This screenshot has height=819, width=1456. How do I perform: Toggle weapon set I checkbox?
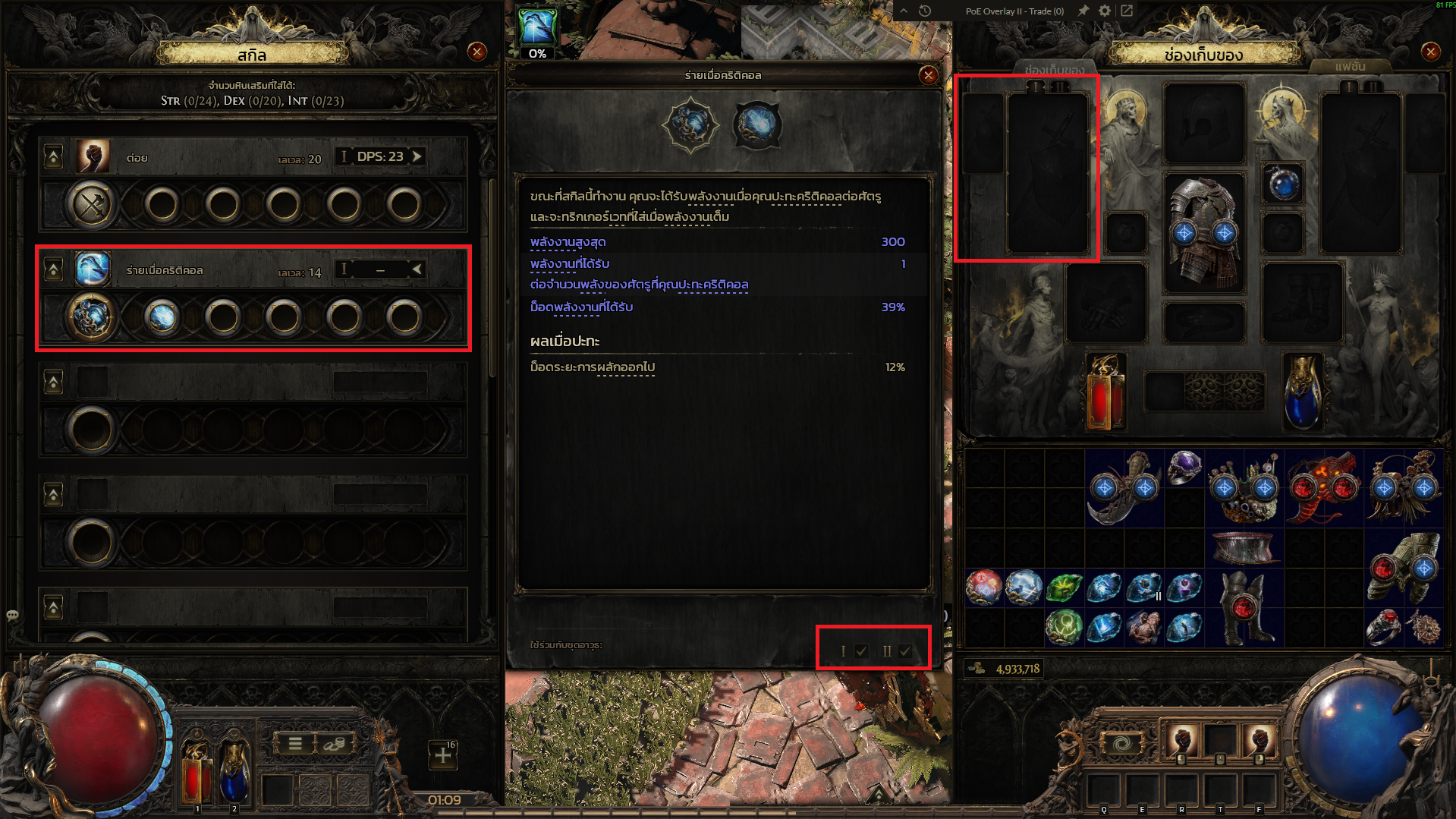coord(861,650)
